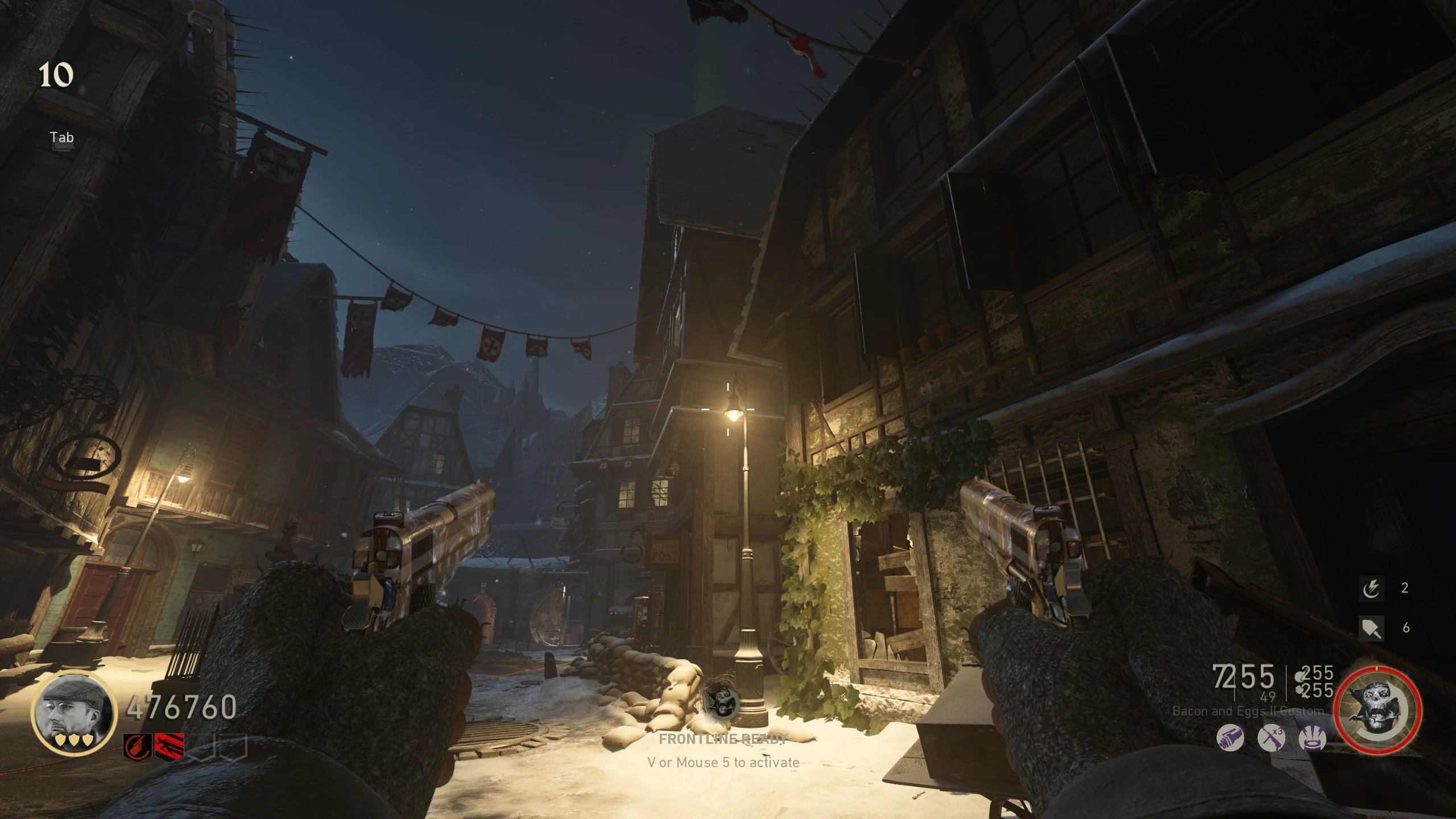
Task: Click the purple shockwave ring mod icon
Action: (1313, 739)
